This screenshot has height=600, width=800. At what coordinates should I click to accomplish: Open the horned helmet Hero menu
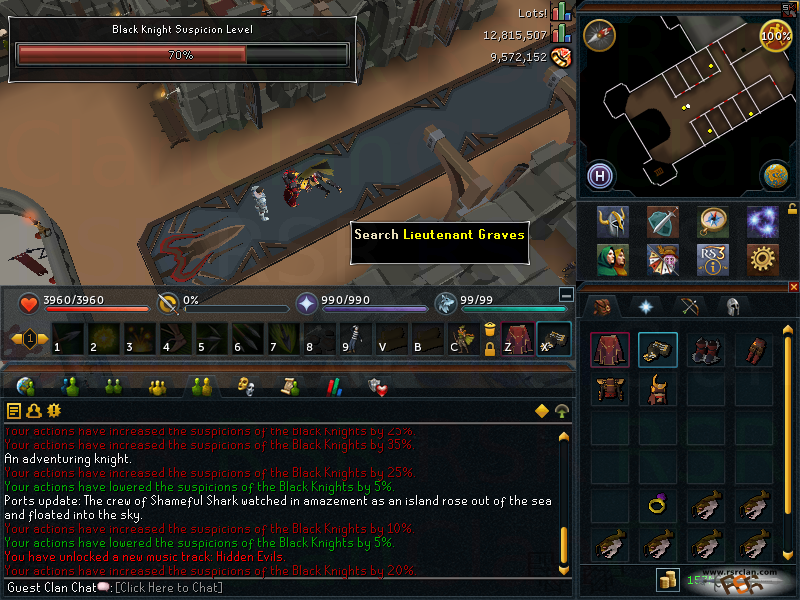pos(612,221)
